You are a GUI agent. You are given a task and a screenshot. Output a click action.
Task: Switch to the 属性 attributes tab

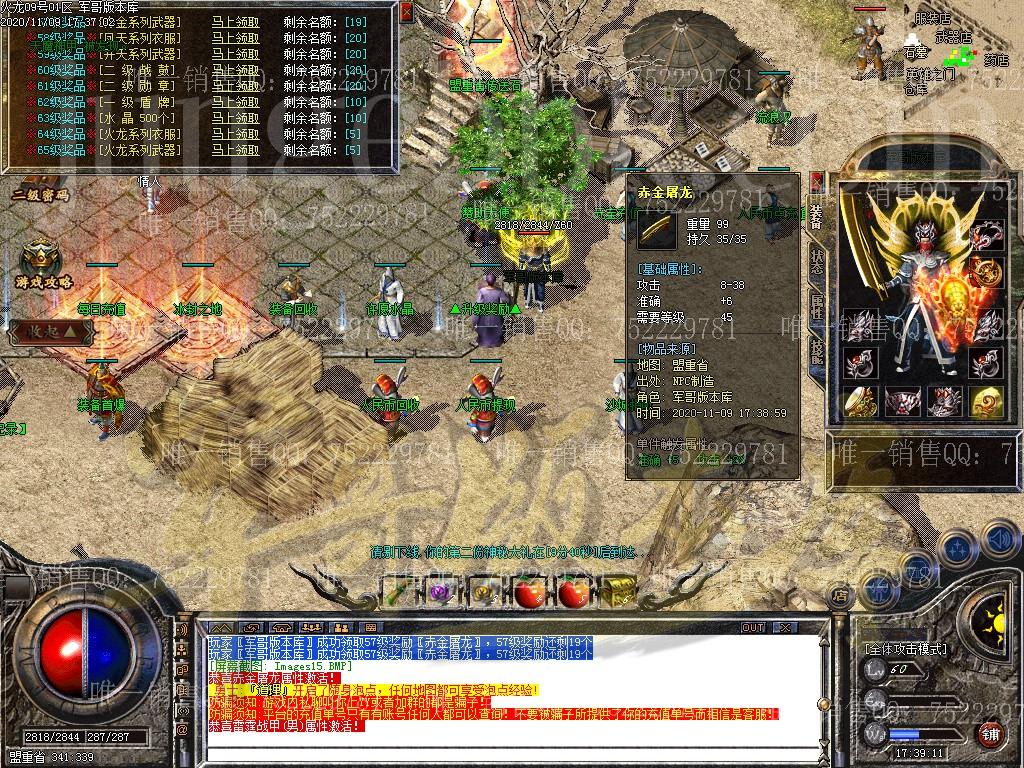pos(817,305)
